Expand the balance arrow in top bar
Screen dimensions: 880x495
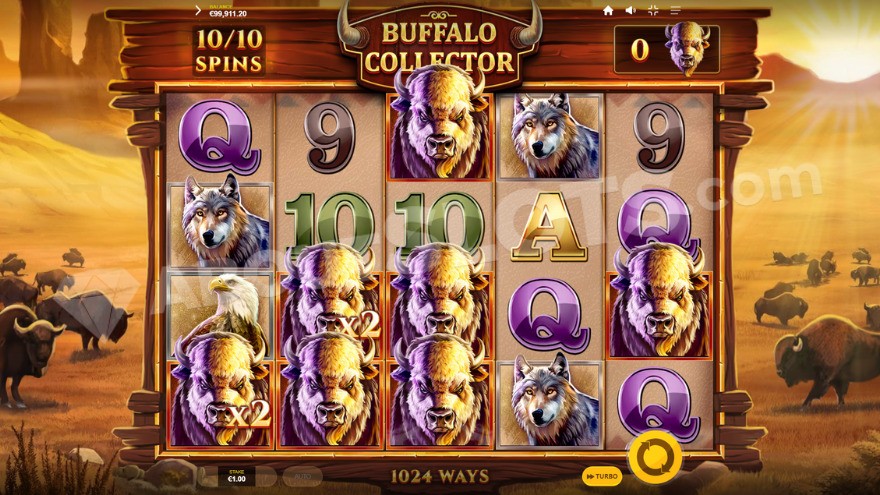[x=197, y=10]
